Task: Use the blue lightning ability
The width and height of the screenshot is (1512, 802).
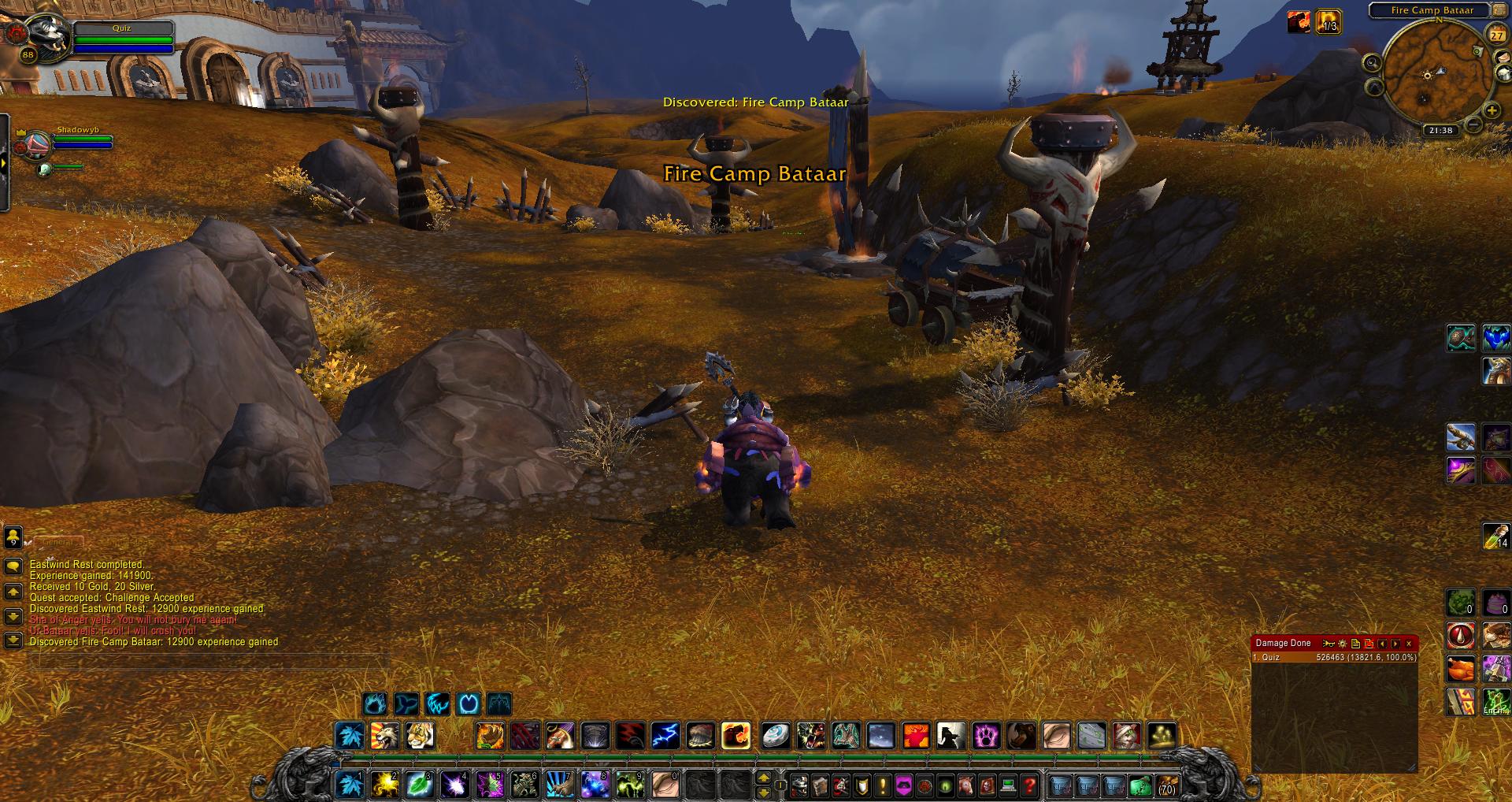Action: point(665,736)
